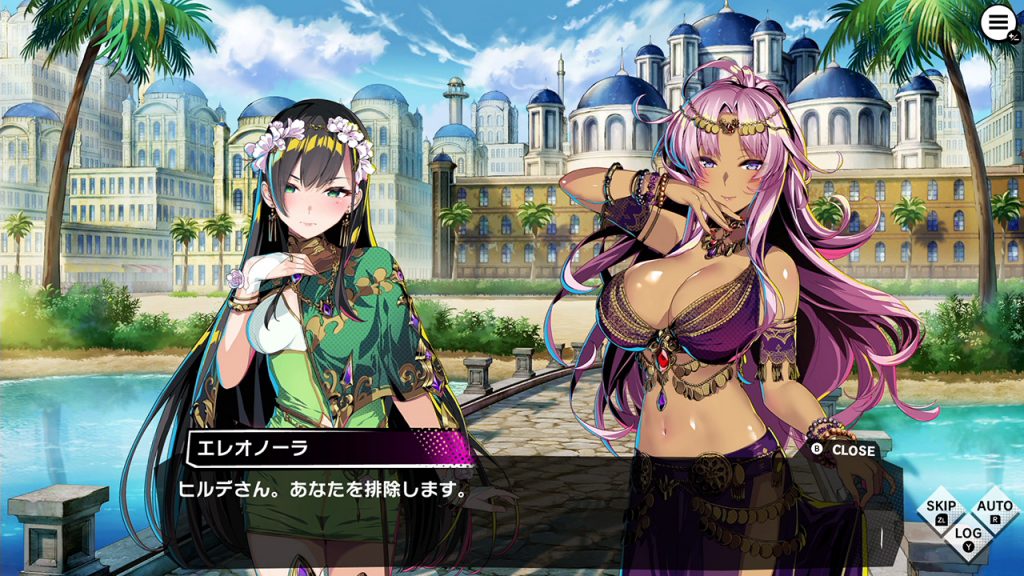
Task: Close the dialogue text box
Action: coord(843,450)
